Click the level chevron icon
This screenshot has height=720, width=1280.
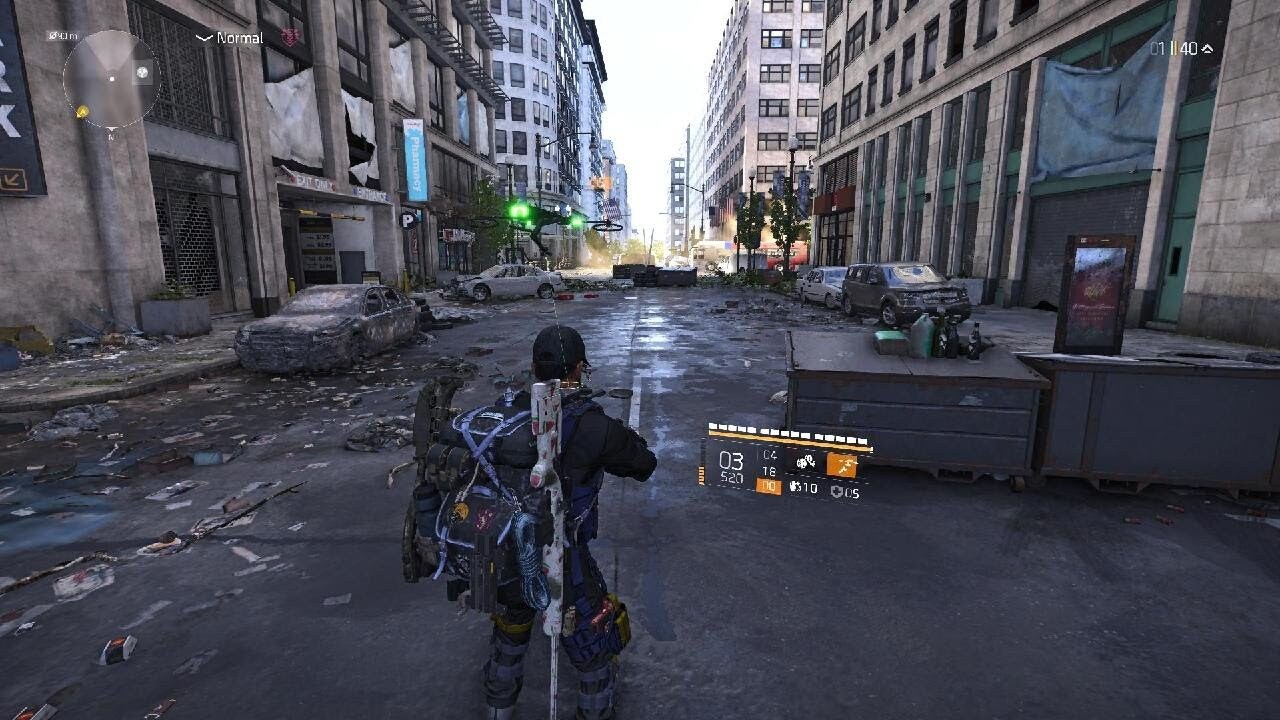(1207, 48)
